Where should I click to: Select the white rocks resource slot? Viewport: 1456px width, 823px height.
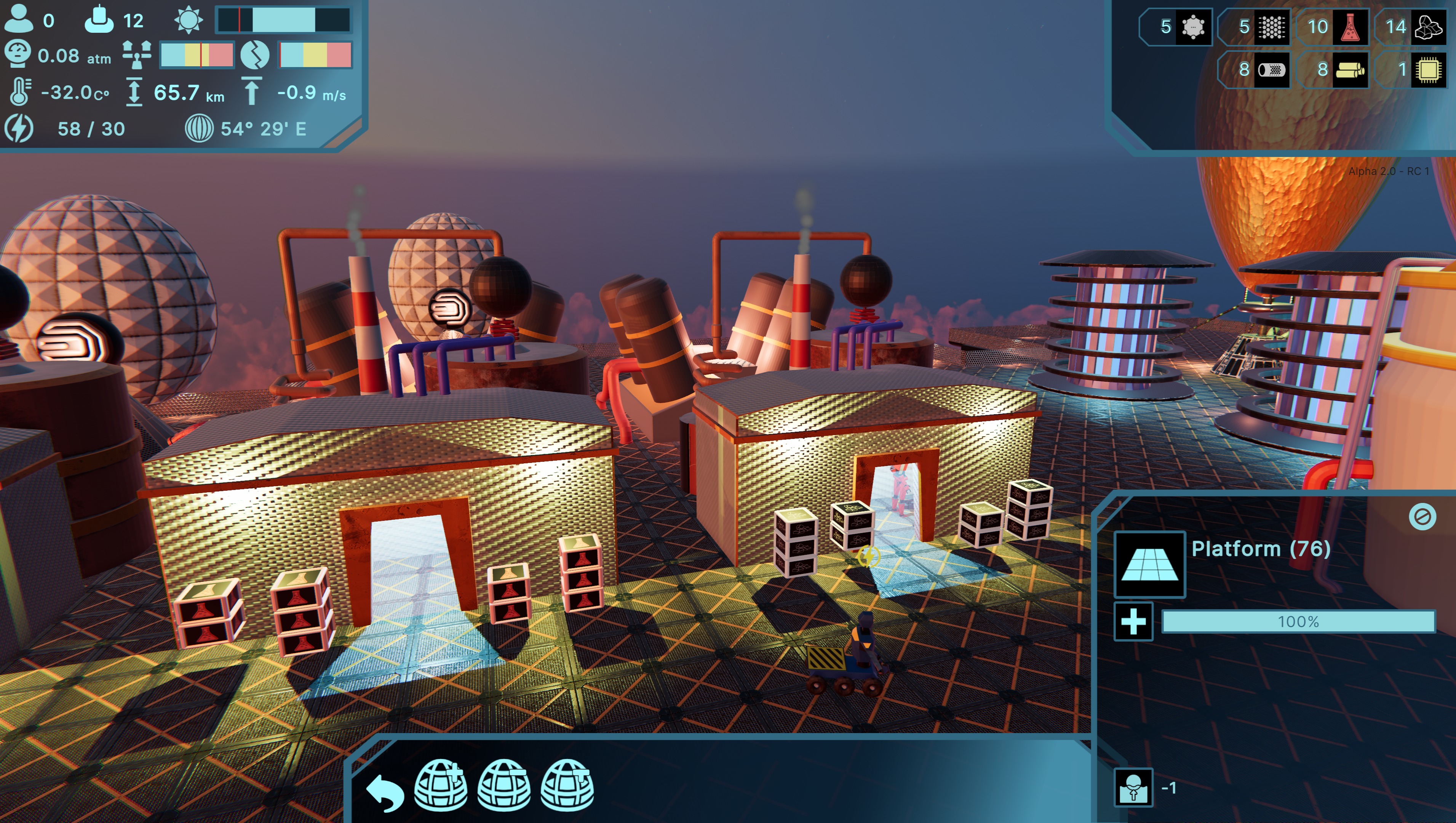click(1428, 27)
